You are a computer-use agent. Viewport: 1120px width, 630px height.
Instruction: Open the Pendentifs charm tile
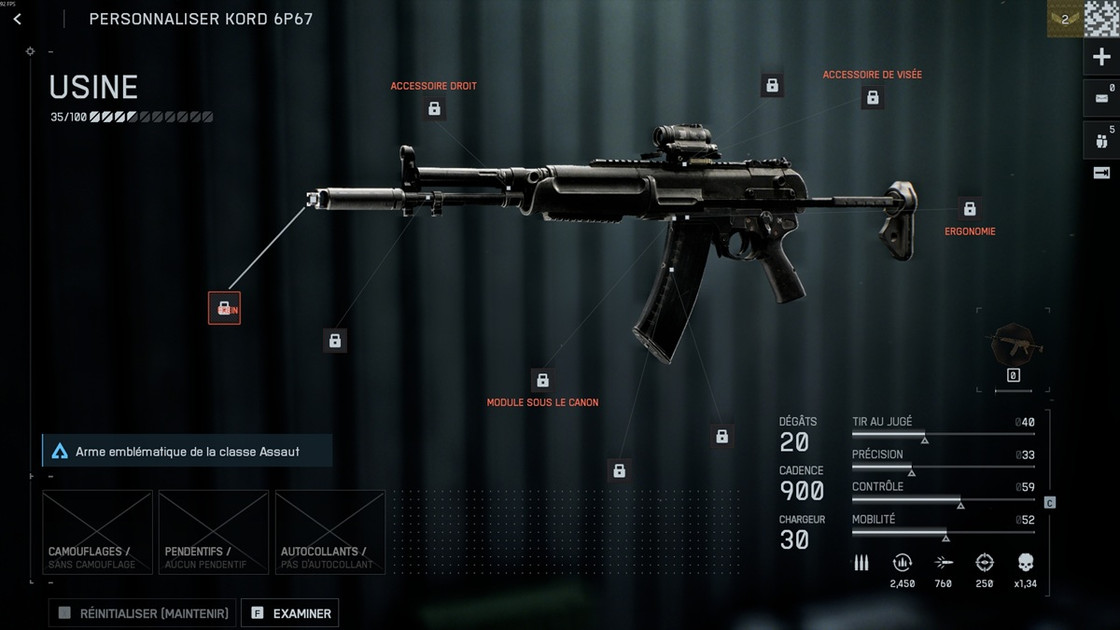pos(214,532)
